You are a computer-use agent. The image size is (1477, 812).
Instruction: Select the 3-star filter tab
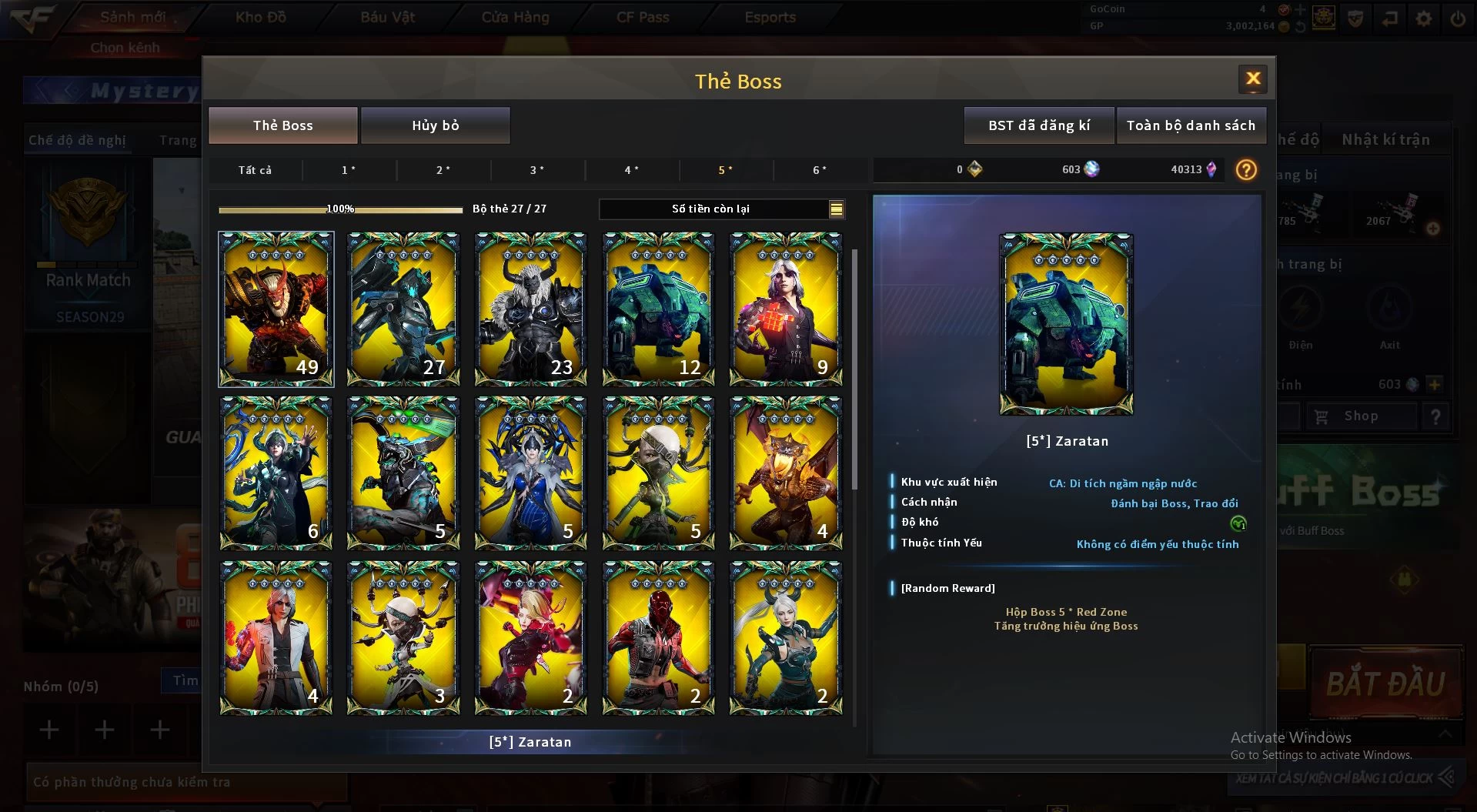(x=537, y=170)
